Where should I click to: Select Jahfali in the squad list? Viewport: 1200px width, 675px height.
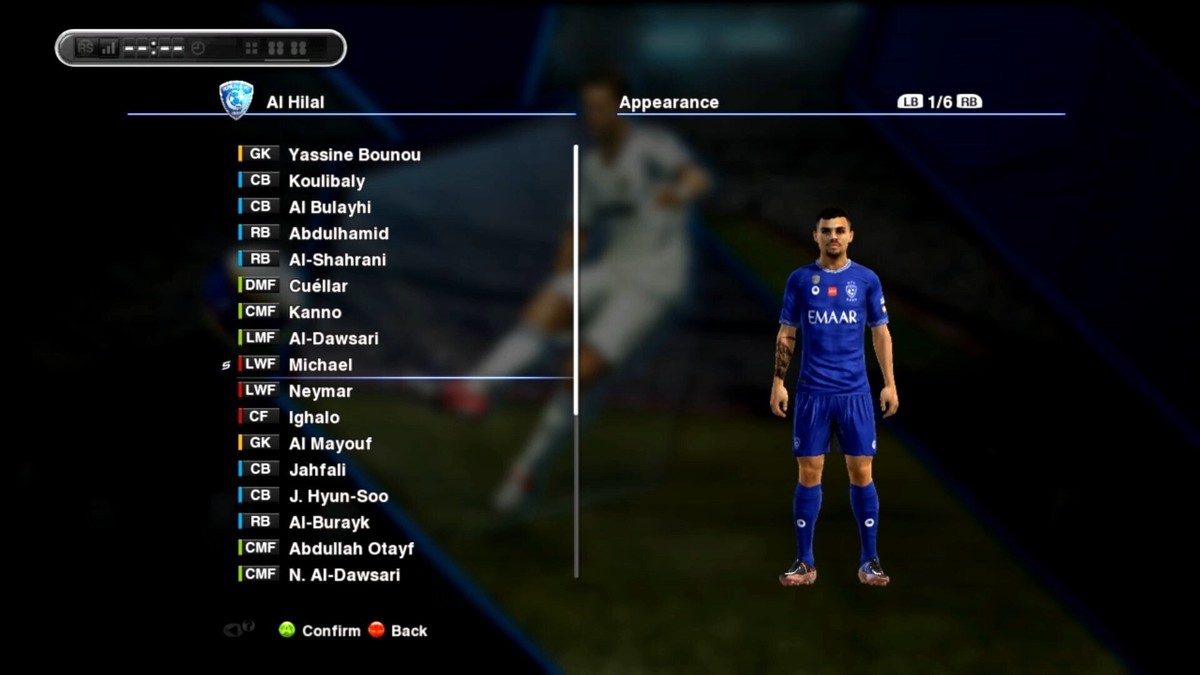317,470
